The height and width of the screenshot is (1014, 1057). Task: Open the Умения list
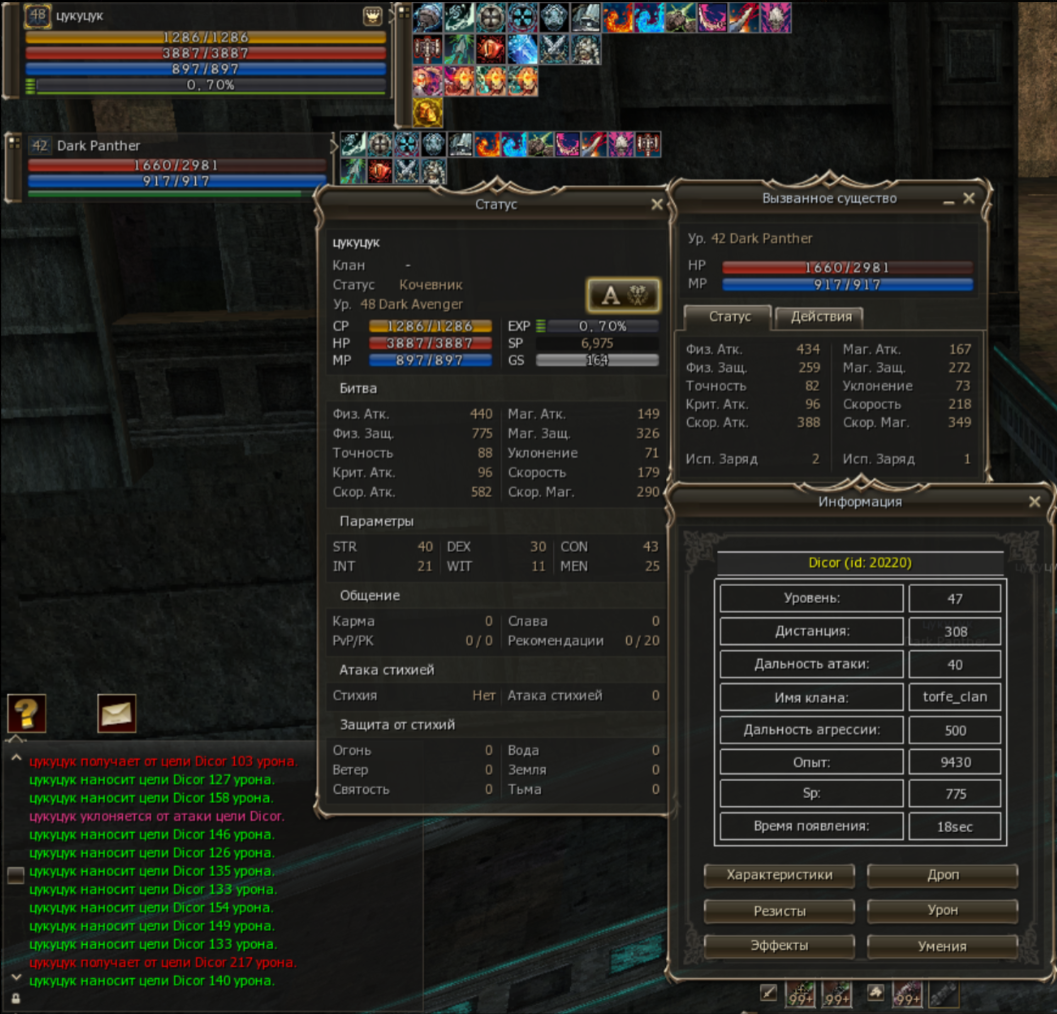pos(942,946)
